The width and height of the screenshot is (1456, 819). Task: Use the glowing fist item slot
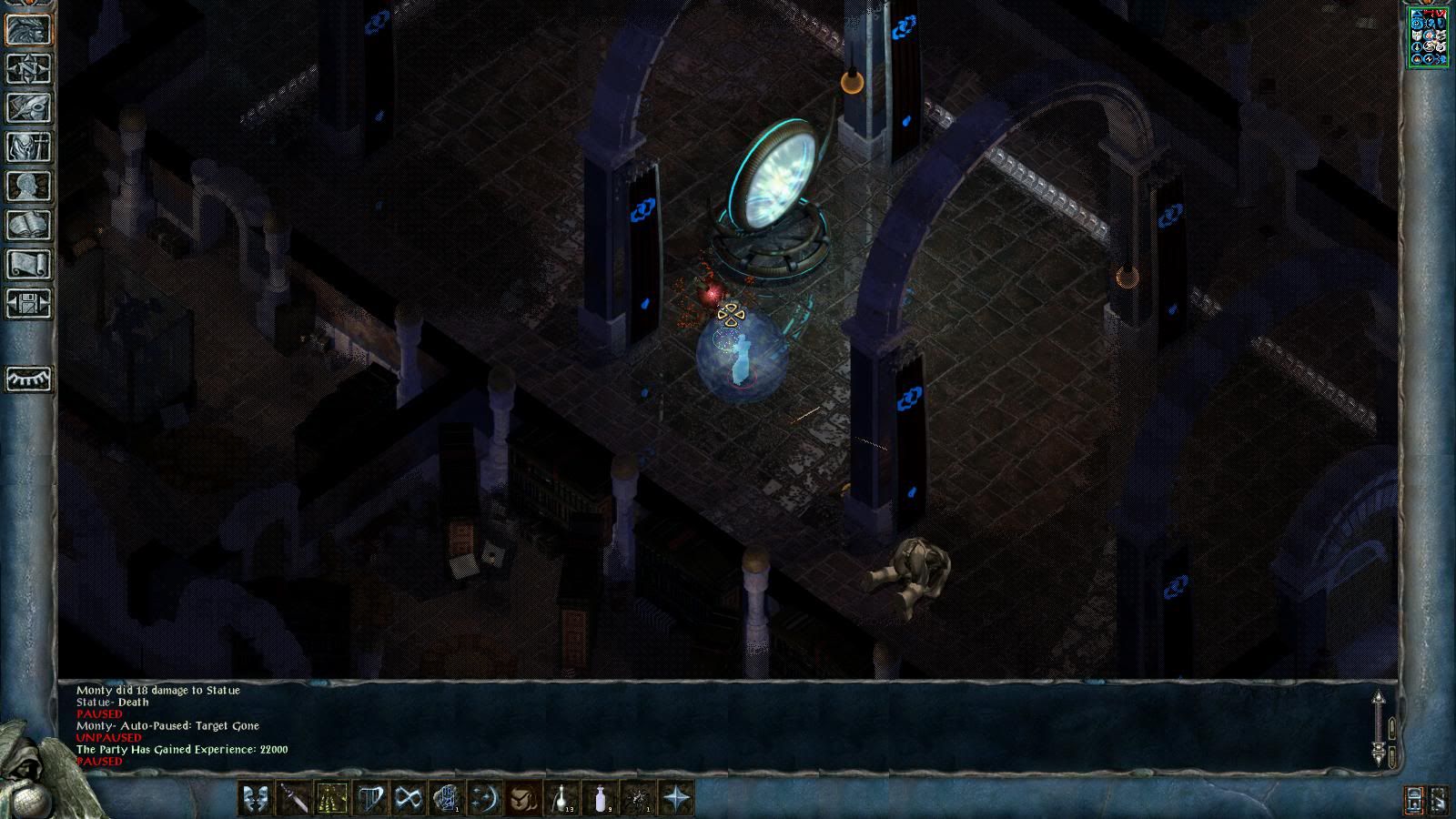[x=447, y=799]
